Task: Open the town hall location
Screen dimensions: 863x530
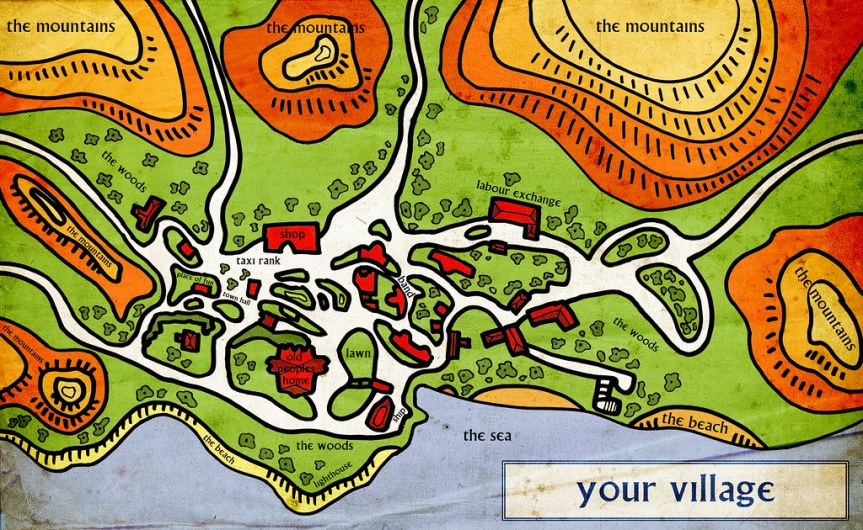Action: click(x=236, y=298)
